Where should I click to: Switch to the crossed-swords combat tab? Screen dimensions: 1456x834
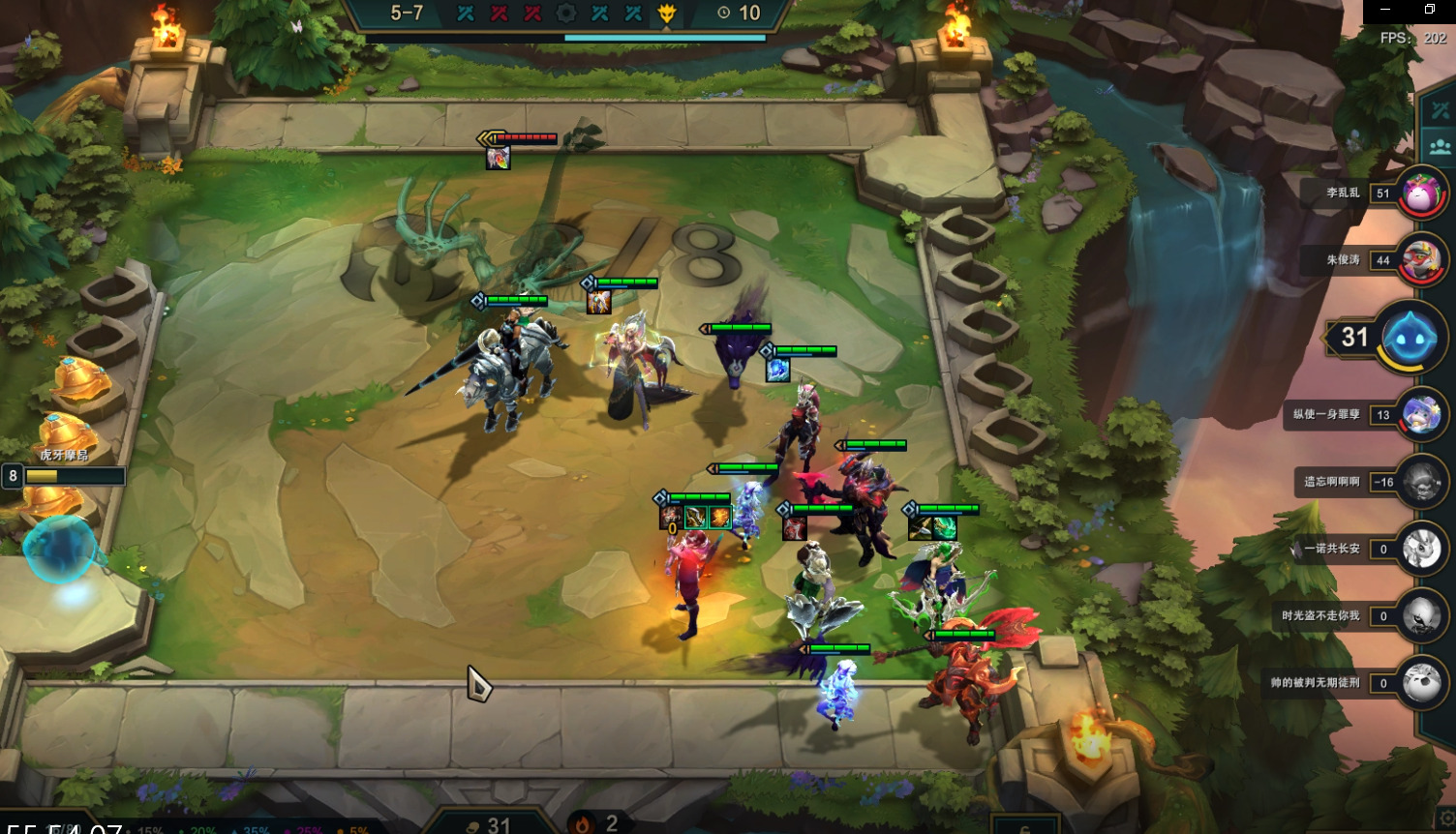[1441, 109]
